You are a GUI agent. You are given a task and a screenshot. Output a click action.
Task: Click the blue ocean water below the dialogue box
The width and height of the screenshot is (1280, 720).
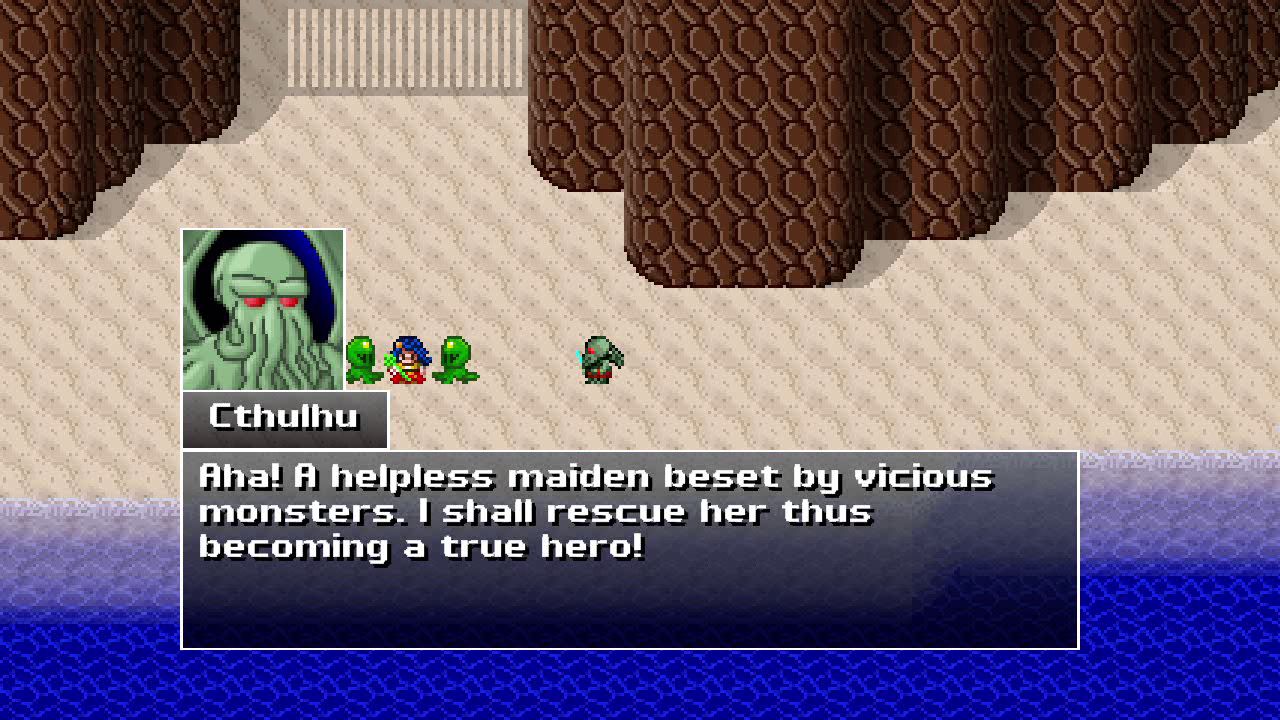(640, 690)
